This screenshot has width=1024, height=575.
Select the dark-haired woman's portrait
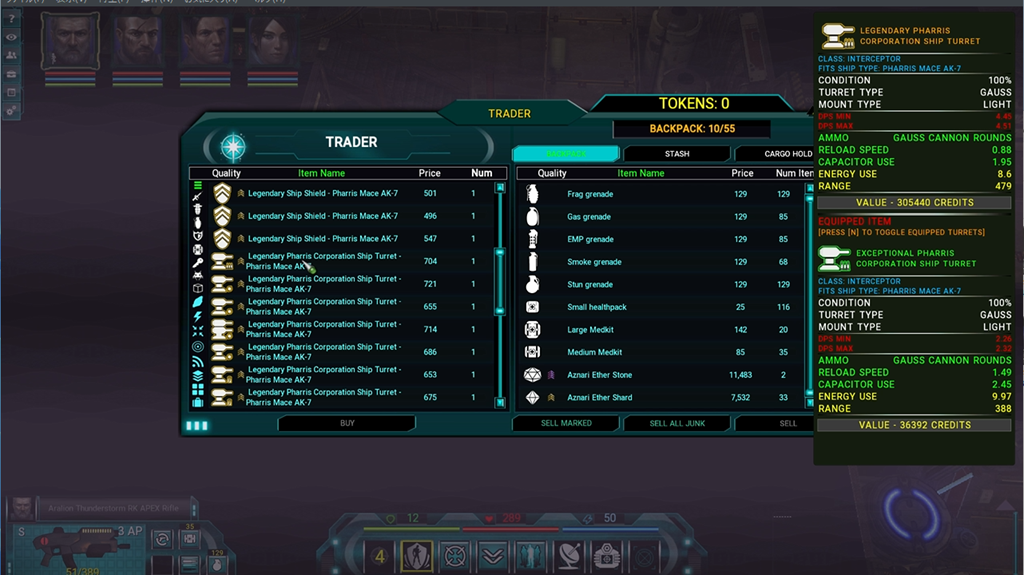point(272,42)
